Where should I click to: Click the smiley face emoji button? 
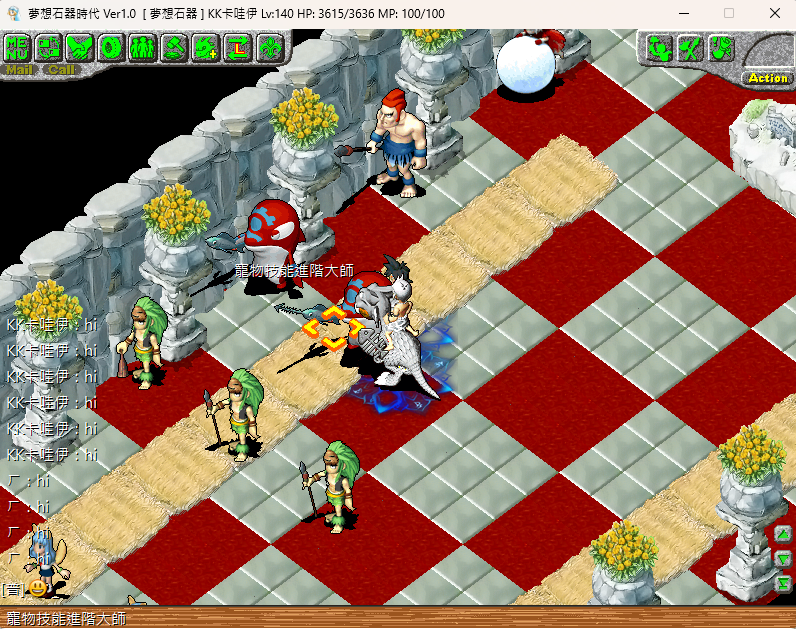tap(37, 589)
